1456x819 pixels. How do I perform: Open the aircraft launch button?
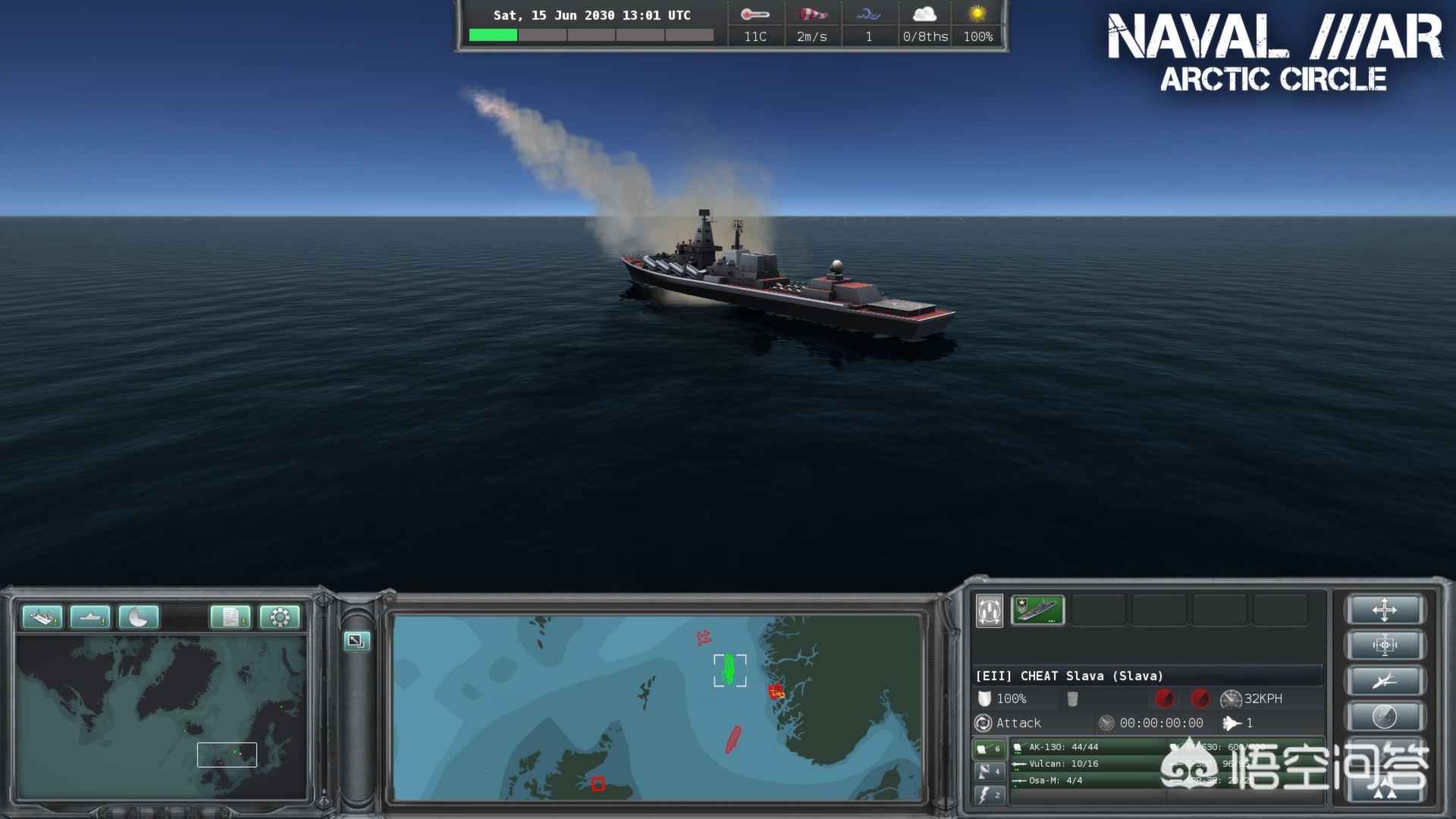[1384, 681]
